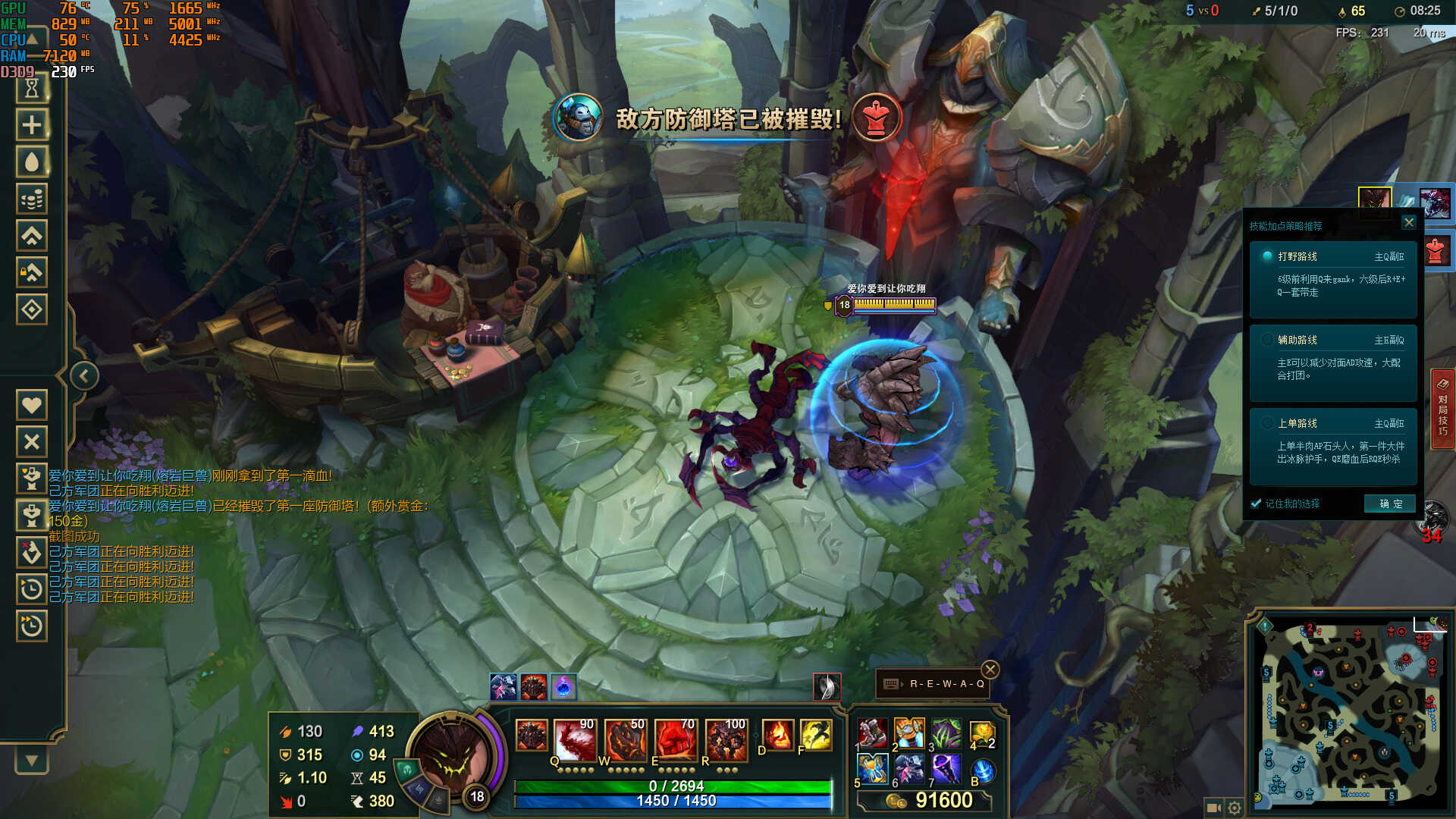
Task: Choose the 辅助路线 support route option
Action: click(x=1333, y=356)
